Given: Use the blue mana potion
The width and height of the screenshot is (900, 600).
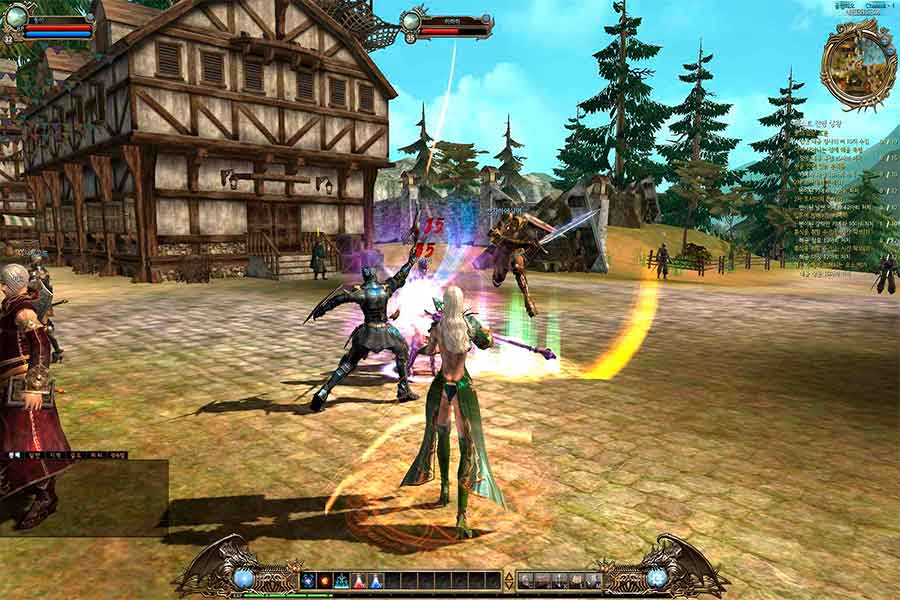Looking at the screenshot, I should 376,580.
